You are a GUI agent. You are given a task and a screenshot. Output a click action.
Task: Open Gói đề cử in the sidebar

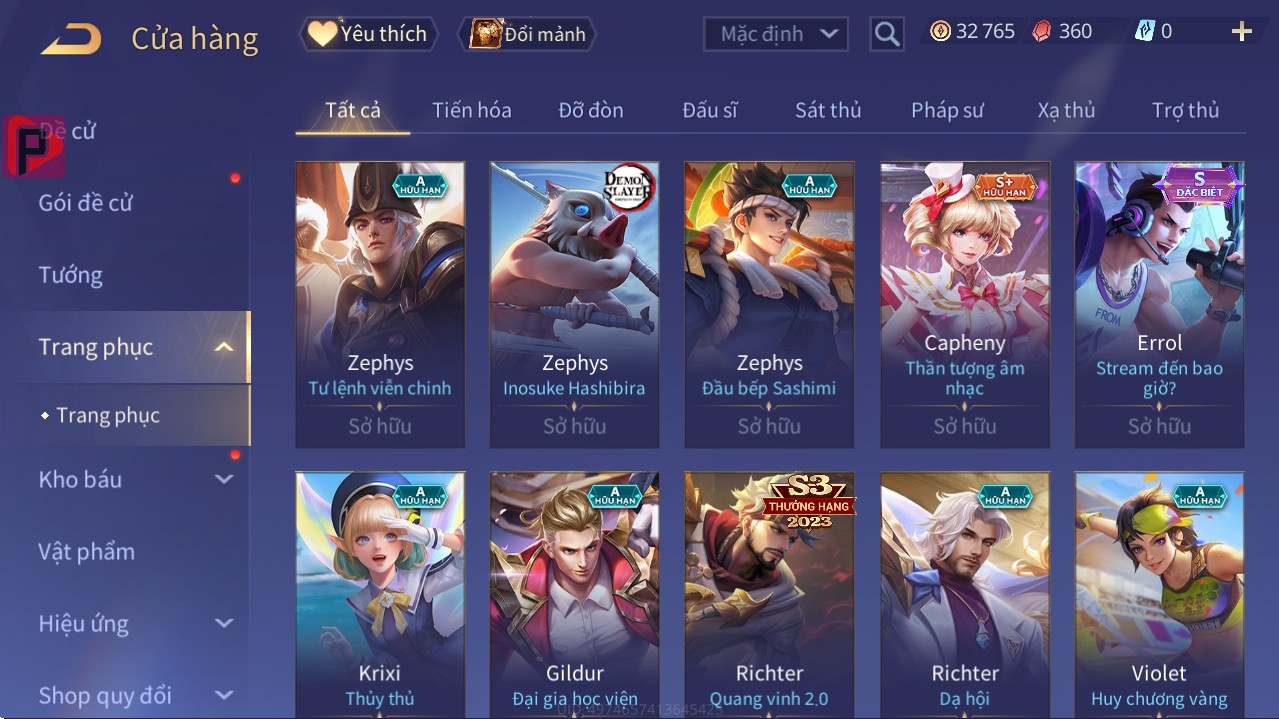pos(86,203)
